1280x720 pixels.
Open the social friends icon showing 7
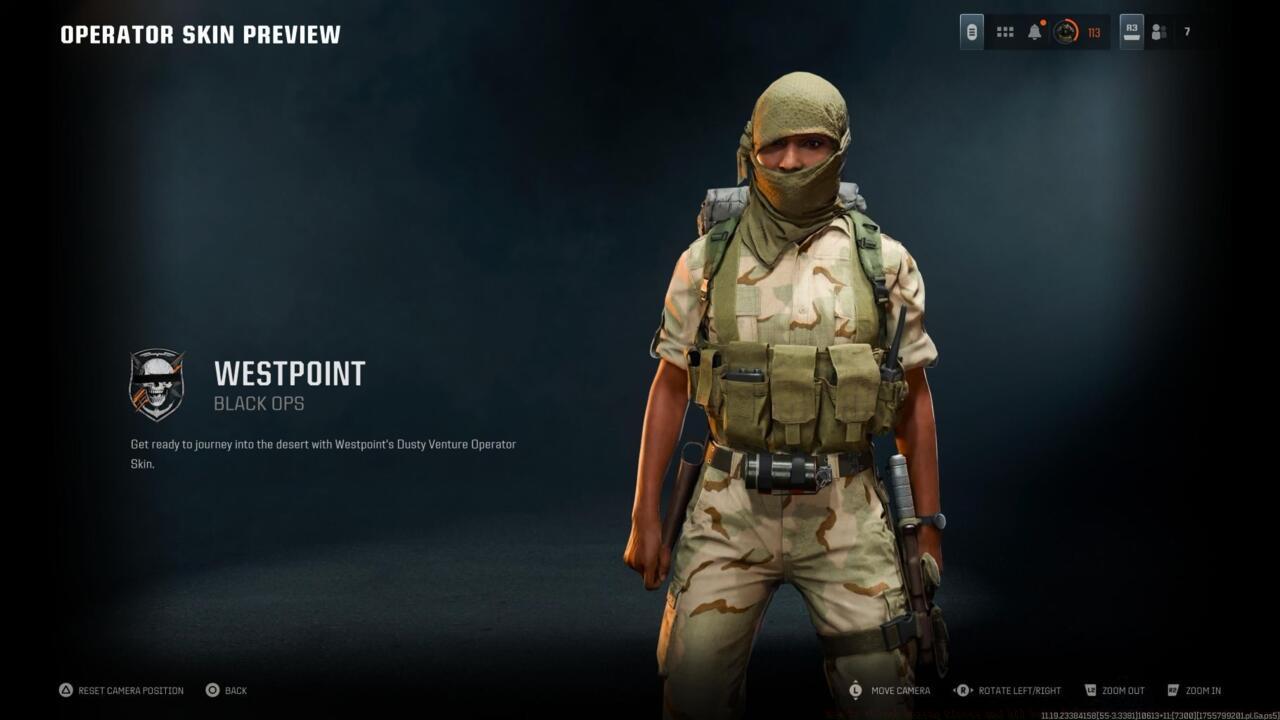tap(1159, 31)
